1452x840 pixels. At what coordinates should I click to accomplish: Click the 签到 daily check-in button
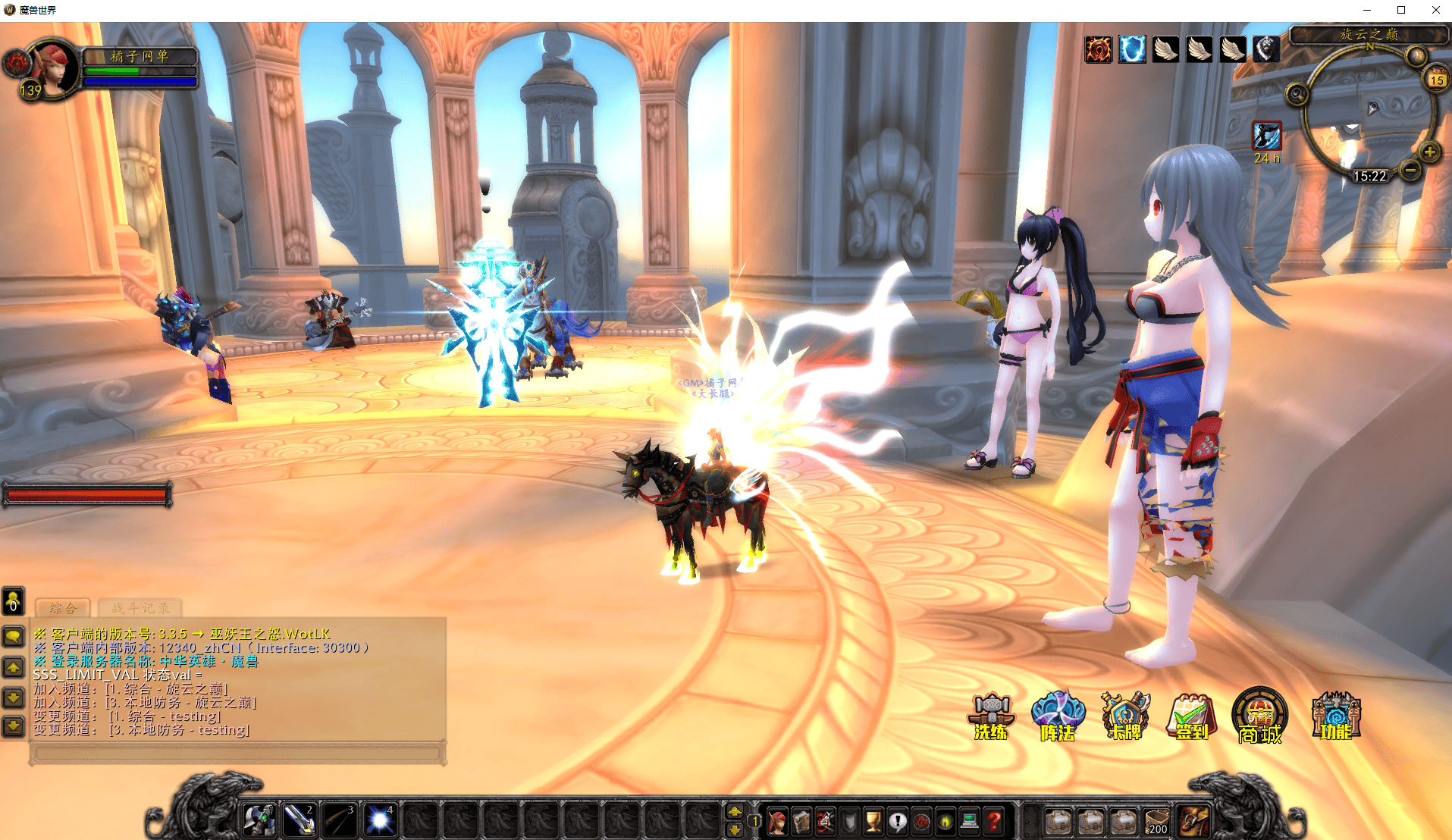click(1191, 716)
